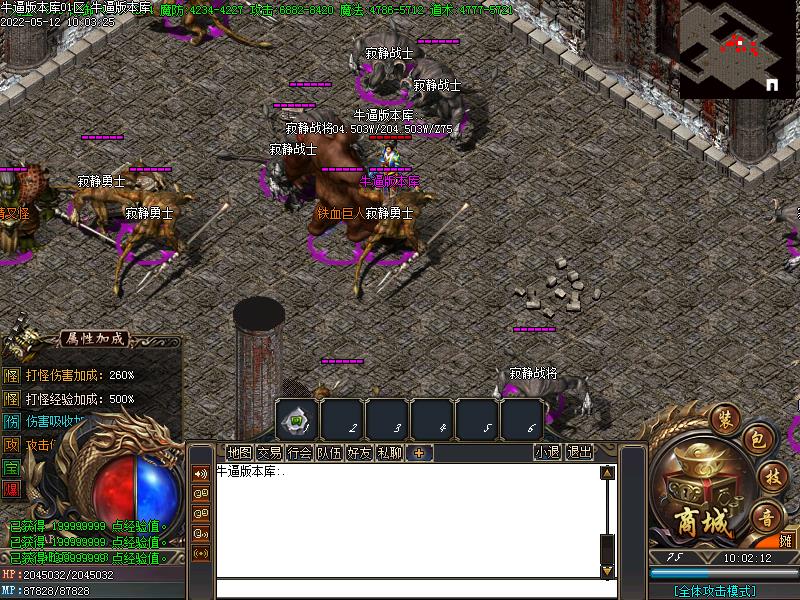Open the 装 equipment panel

[x=723, y=418]
